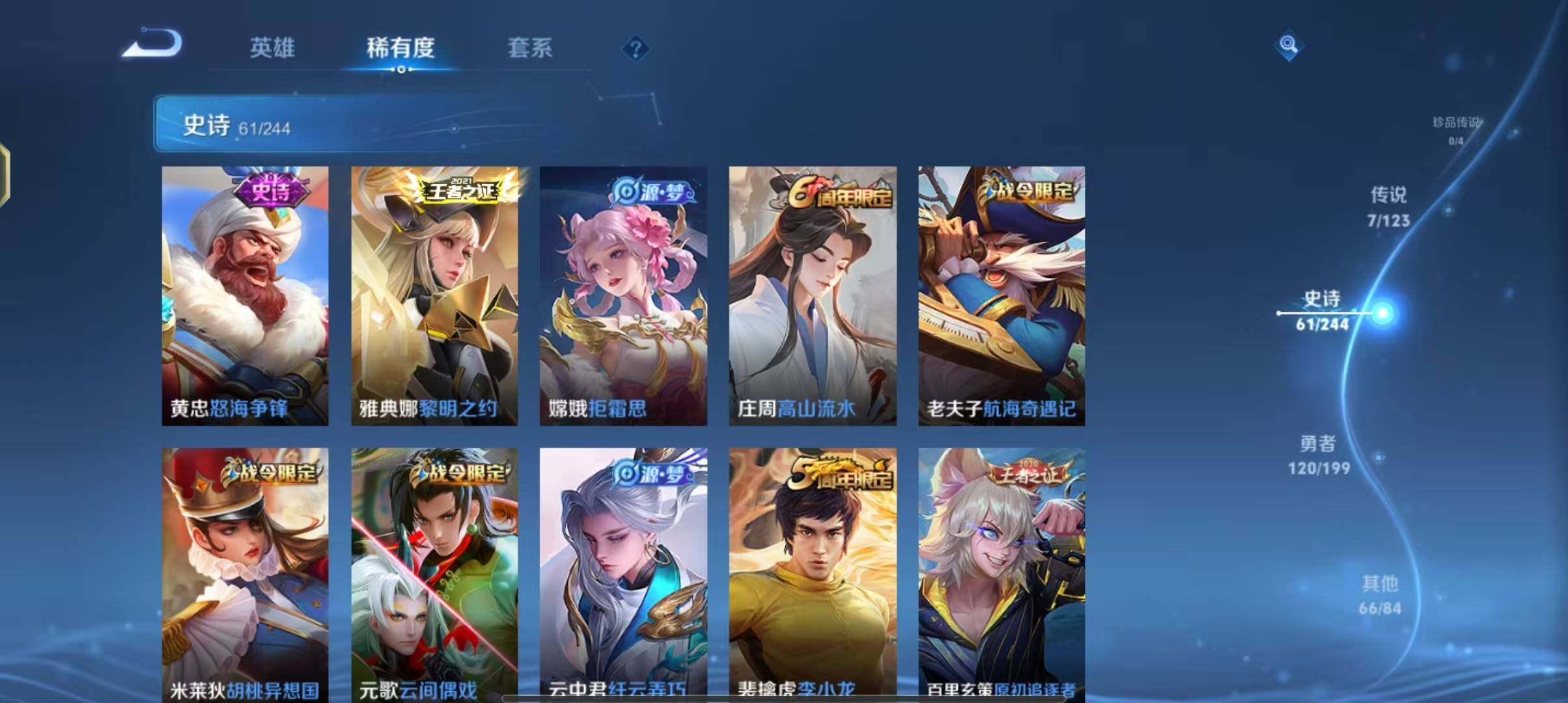Jump to the 其他 rarity section
1568x703 pixels.
point(1380,595)
